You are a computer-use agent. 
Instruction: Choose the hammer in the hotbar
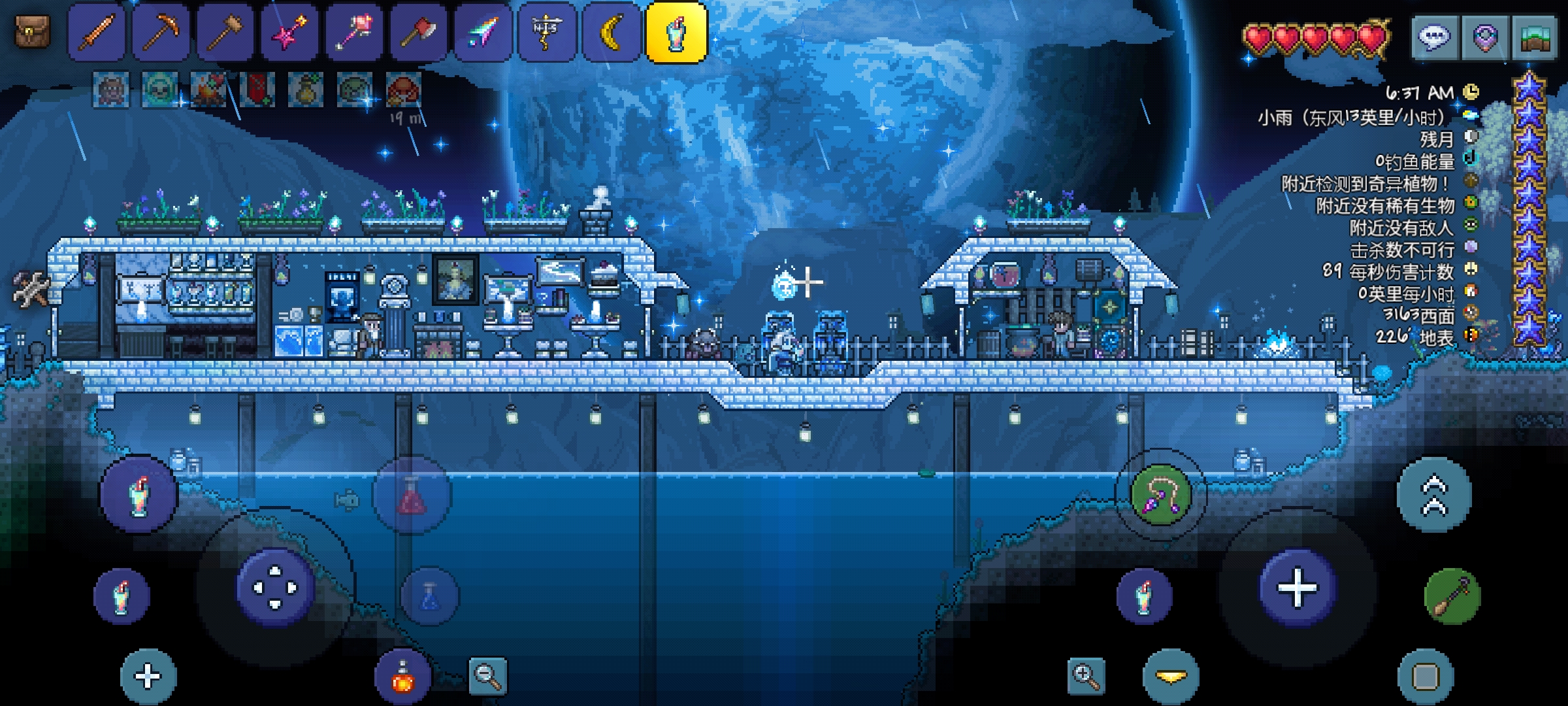click(x=225, y=31)
